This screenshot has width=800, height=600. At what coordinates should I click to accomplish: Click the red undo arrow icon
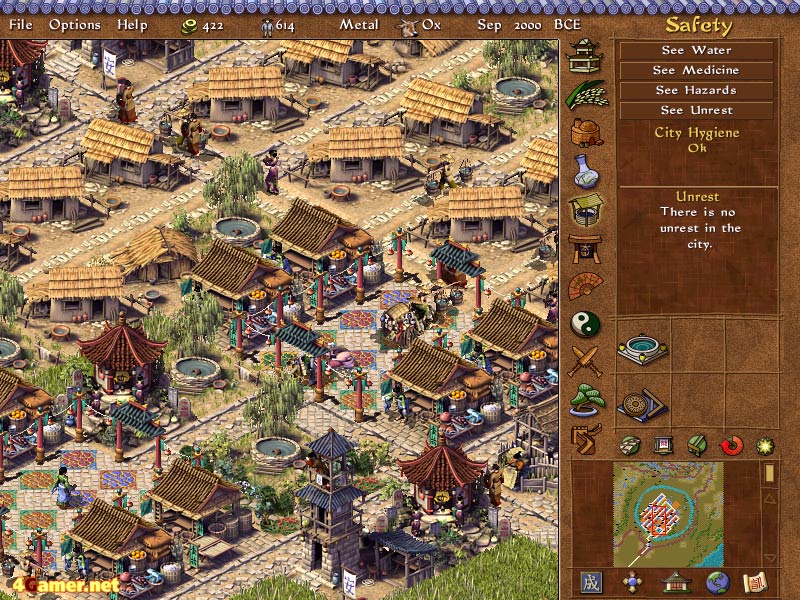click(732, 445)
